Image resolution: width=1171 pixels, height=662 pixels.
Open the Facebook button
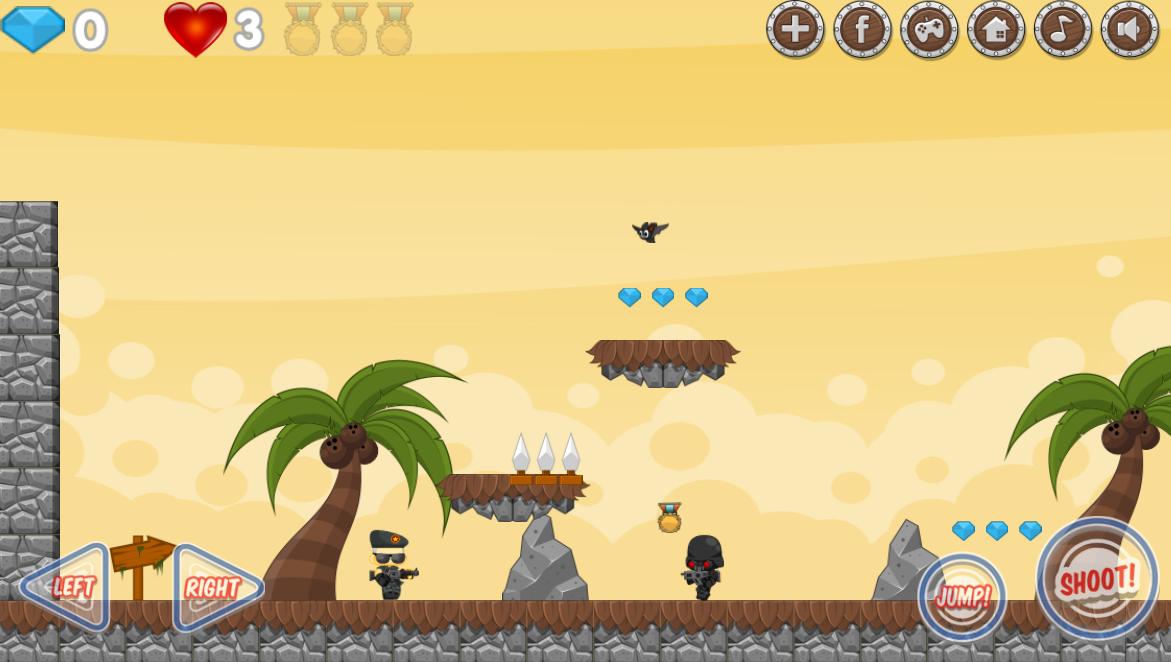[x=862, y=28]
